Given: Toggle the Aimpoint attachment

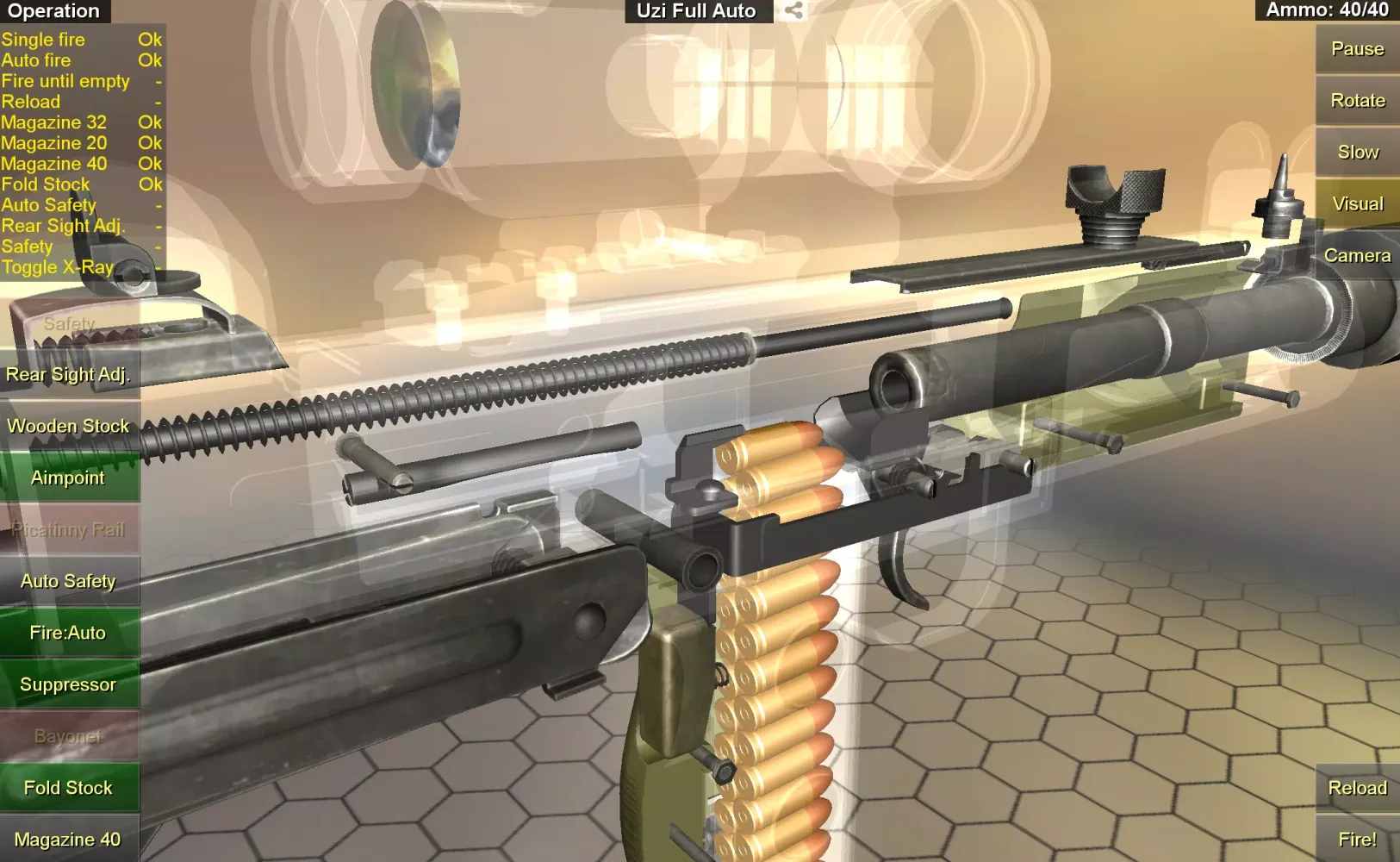Looking at the screenshot, I should [x=66, y=478].
